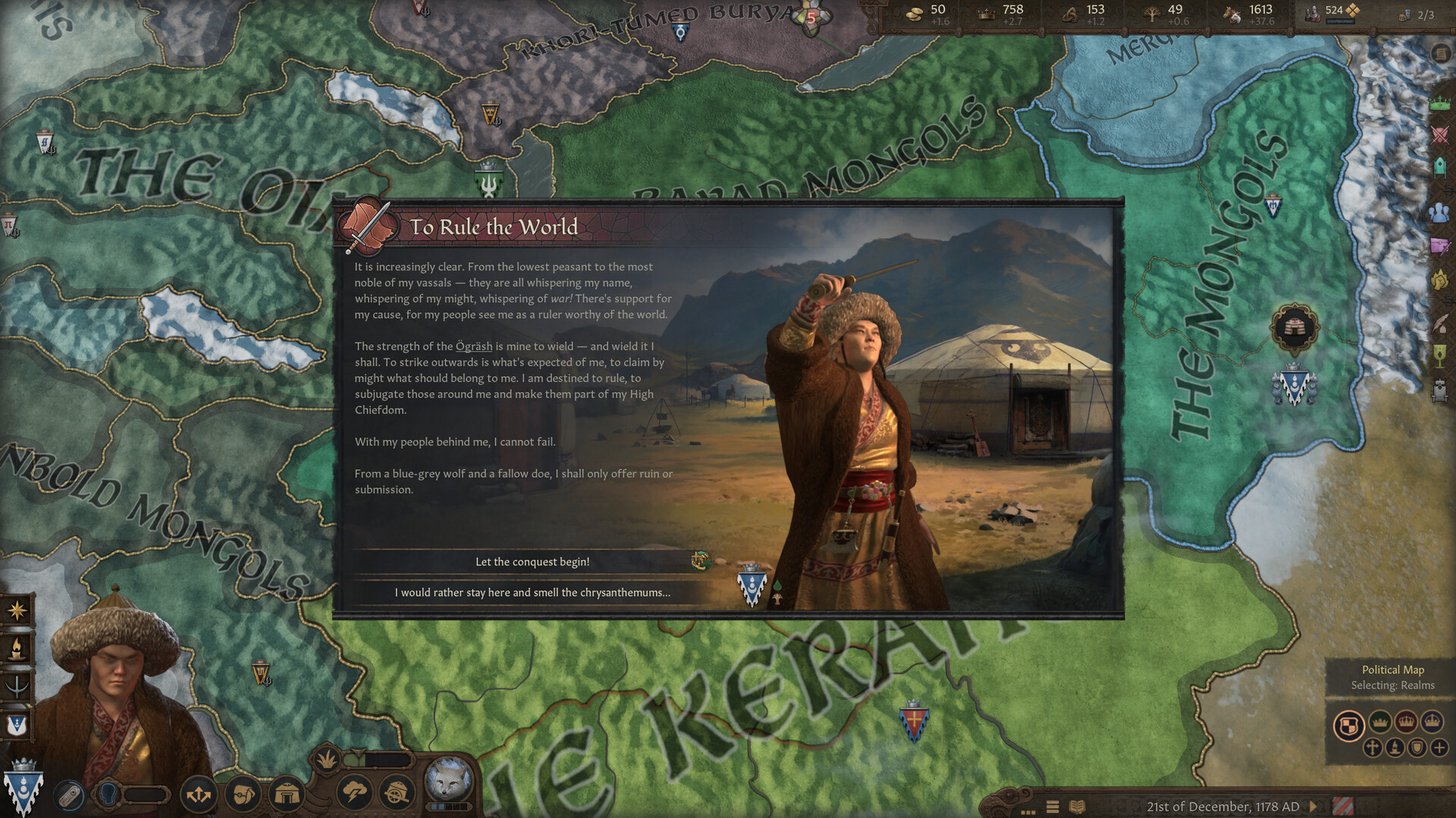Expand extra map modes with the plus icon
Image resolution: width=1456 pixels, height=818 pixels.
(x=1439, y=747)
